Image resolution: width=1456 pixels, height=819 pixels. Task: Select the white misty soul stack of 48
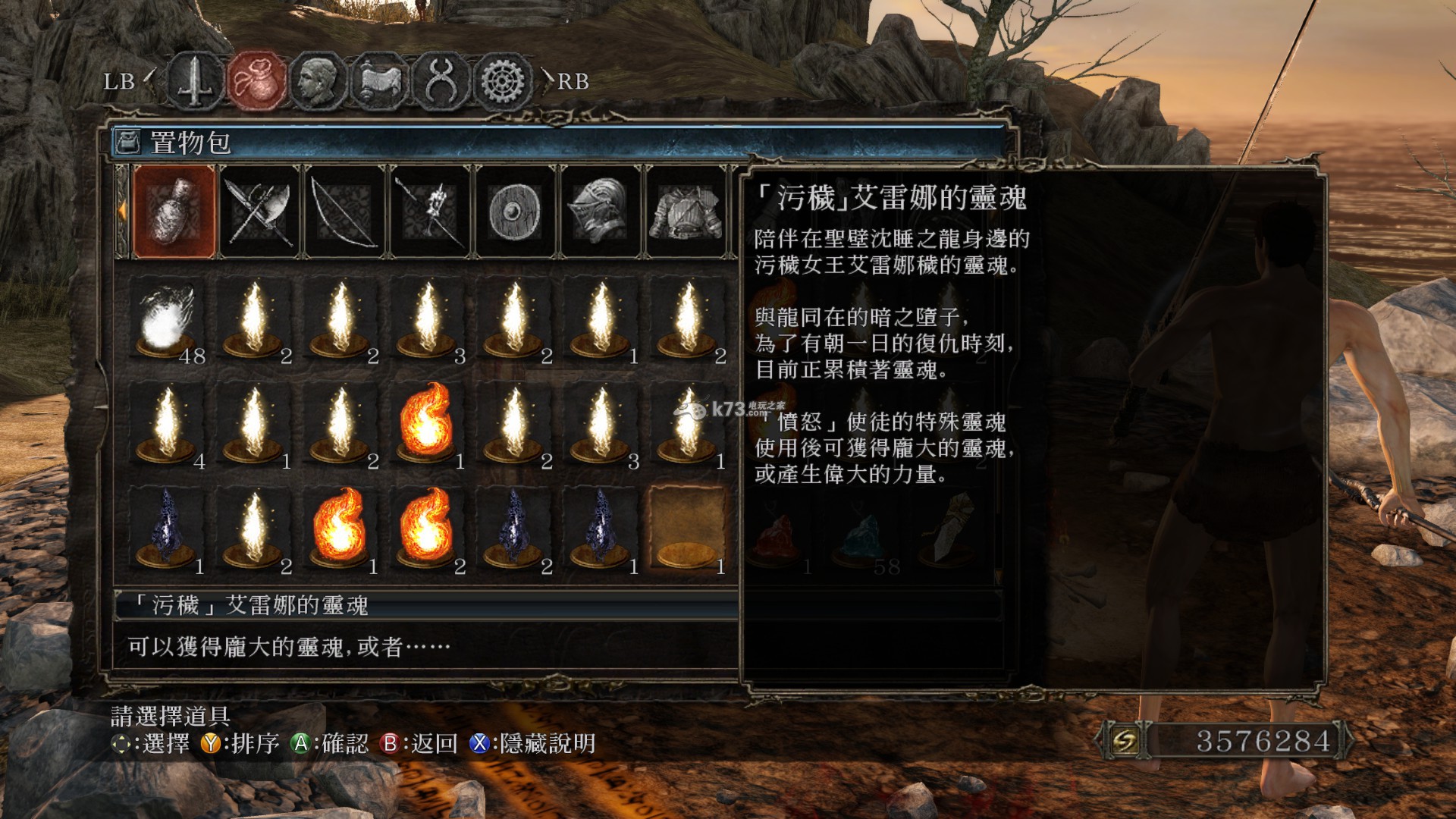coord(167,320)
